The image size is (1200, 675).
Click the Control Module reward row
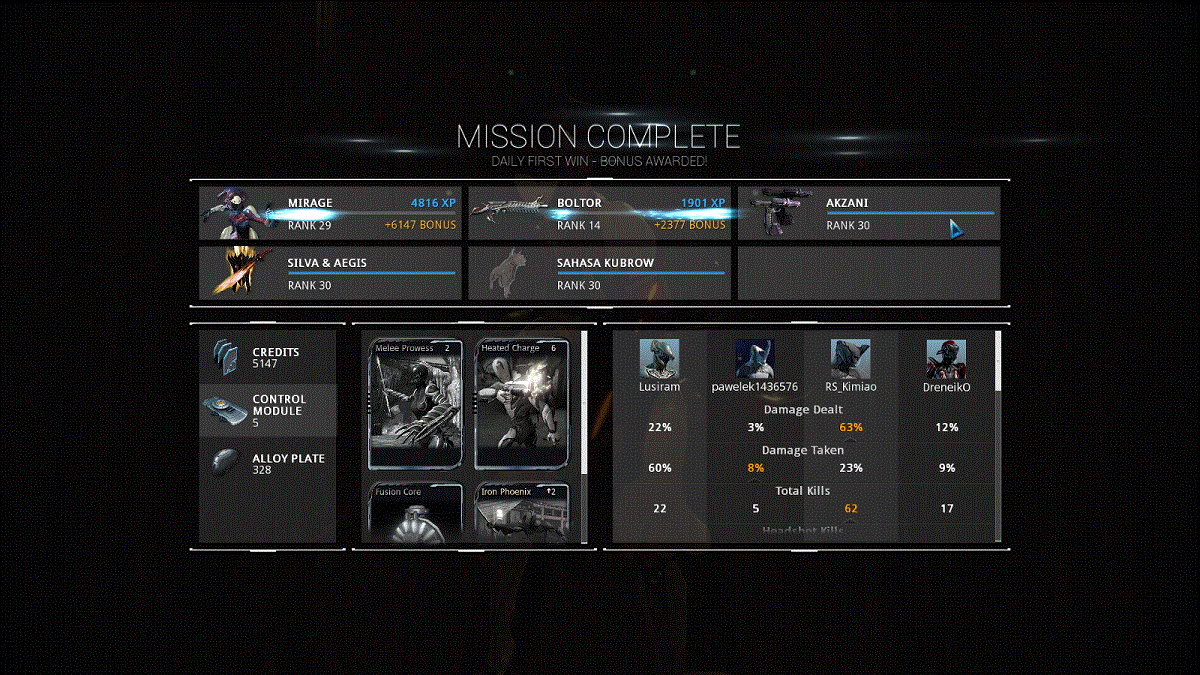tap(268, 410)
